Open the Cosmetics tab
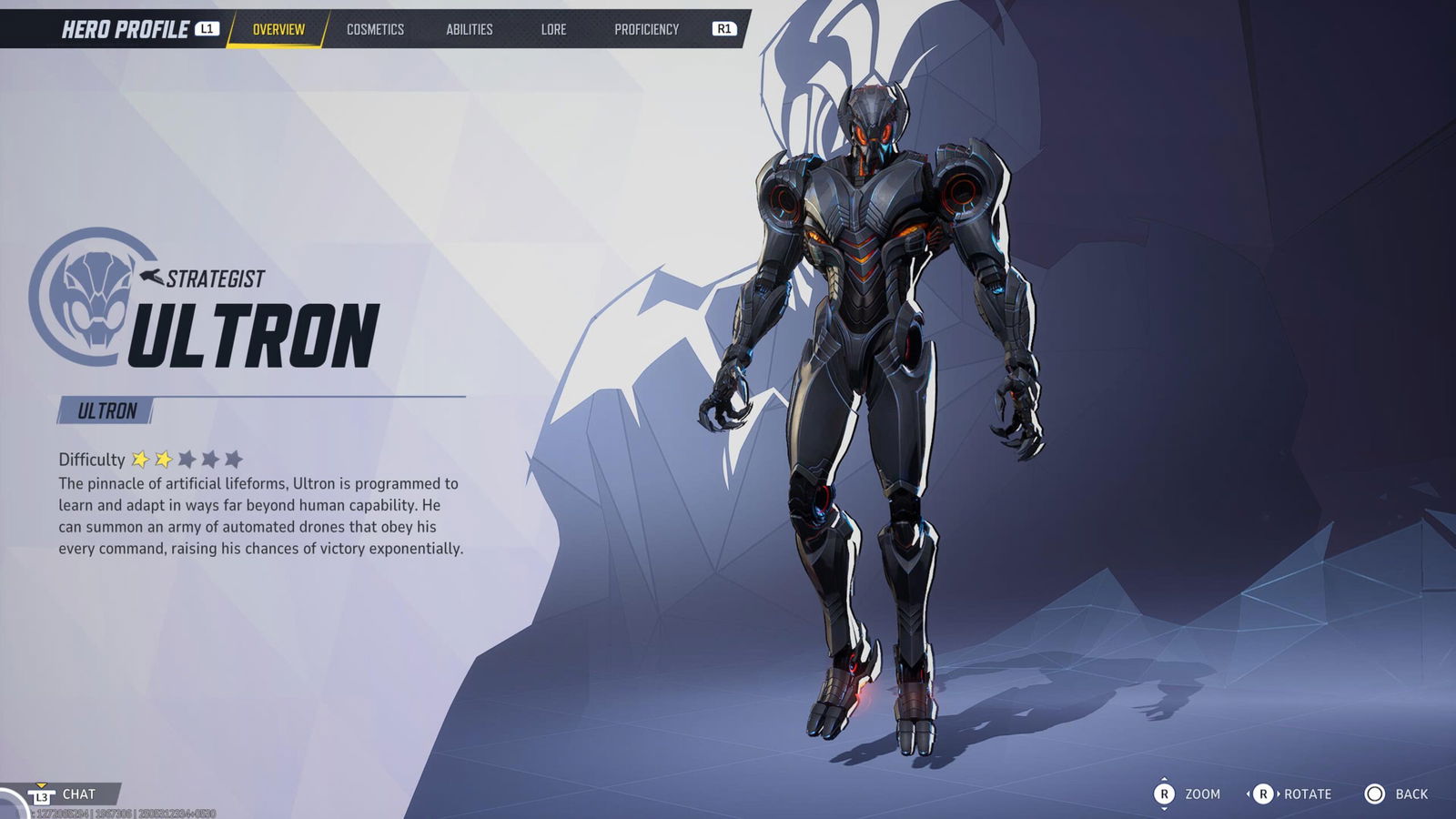 click(375, 29)
